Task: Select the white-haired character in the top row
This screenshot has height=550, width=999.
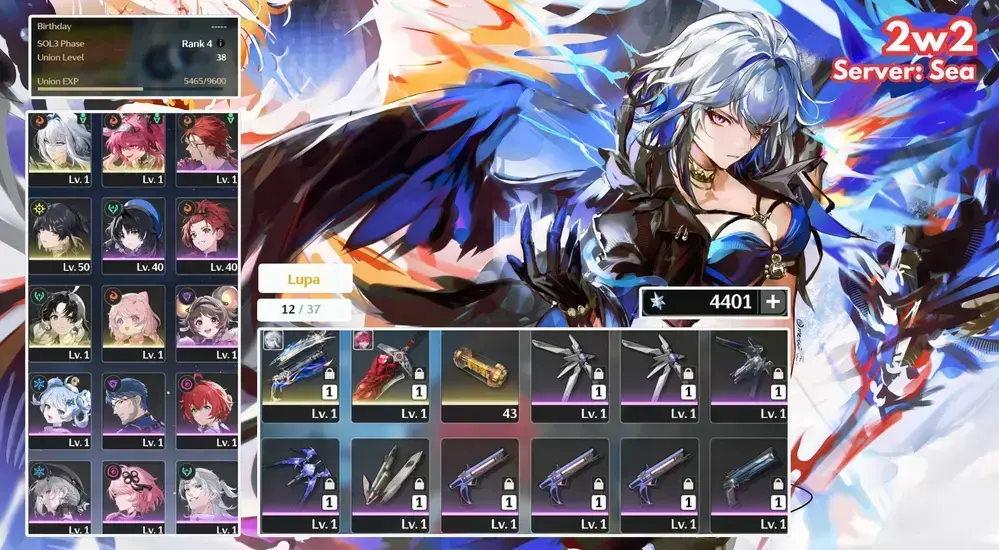Action: 60,147
